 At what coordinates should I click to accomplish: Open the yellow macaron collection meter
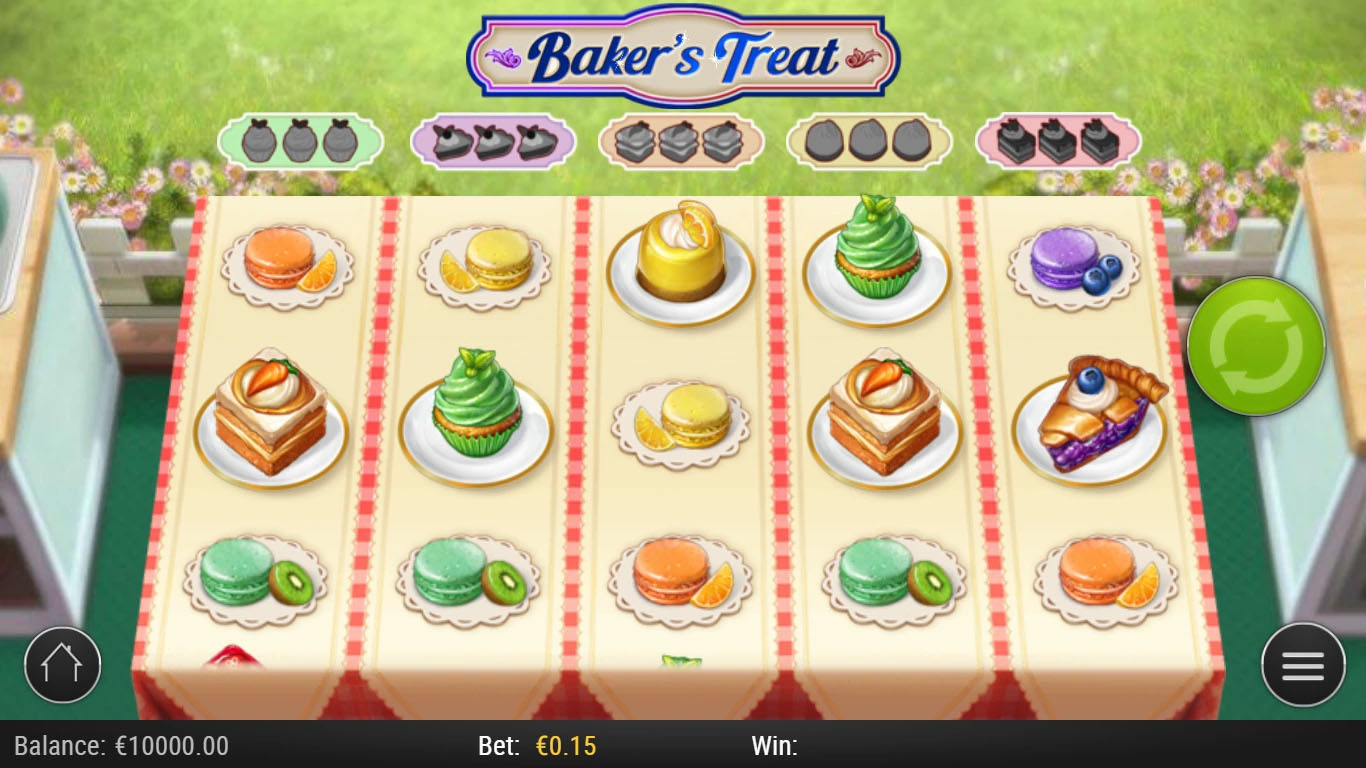[x=868, y=140]
